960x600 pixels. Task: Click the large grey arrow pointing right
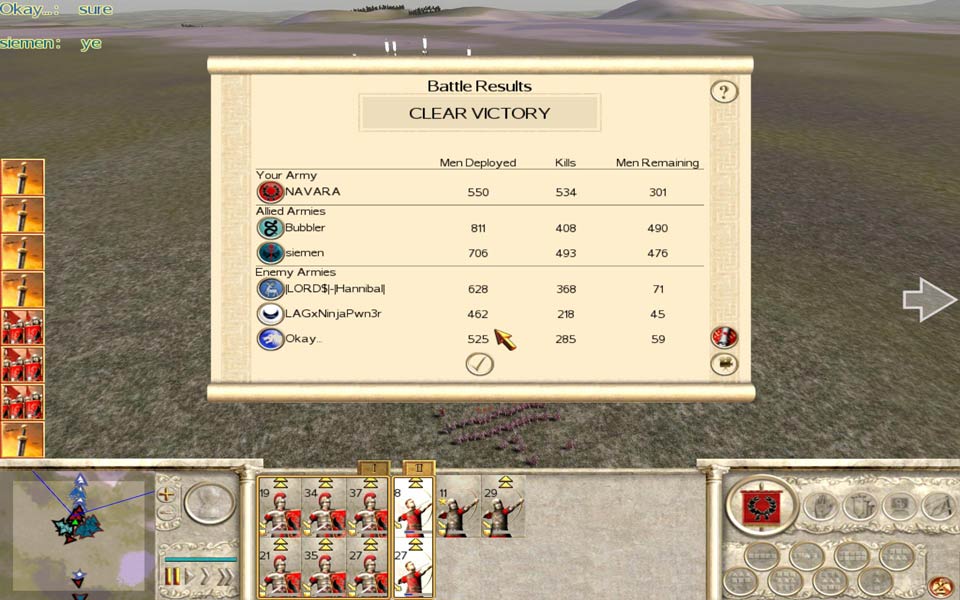coord(929,300)
